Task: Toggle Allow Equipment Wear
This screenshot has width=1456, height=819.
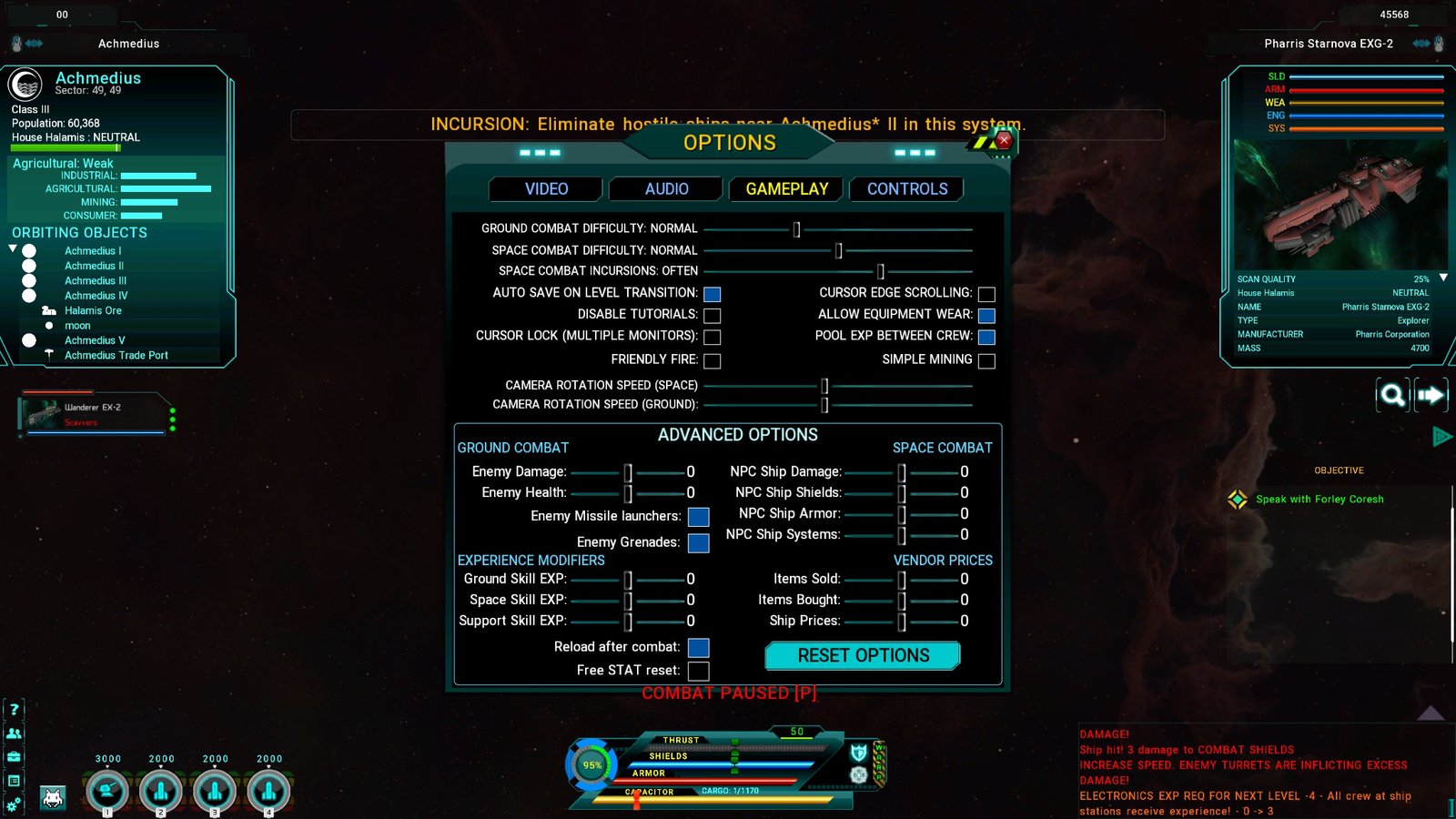Action: pos(986,316)
